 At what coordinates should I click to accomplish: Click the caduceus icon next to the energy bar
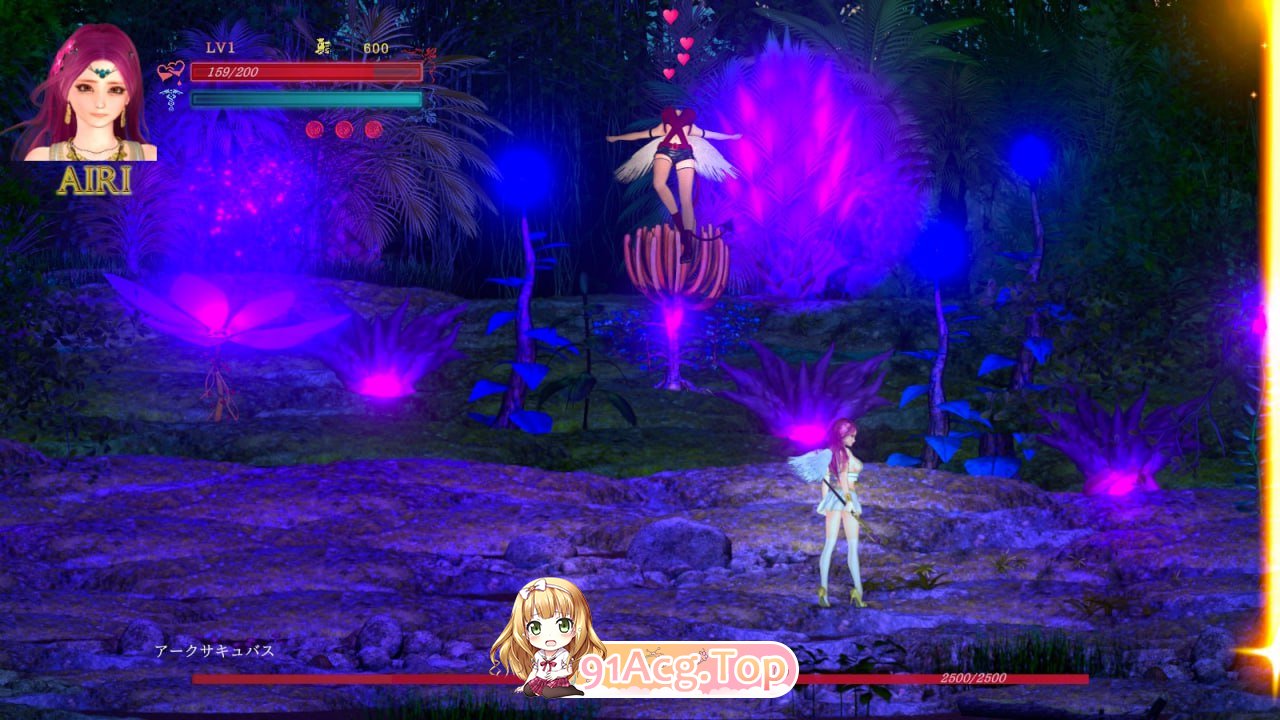click(x=170, y=100)
